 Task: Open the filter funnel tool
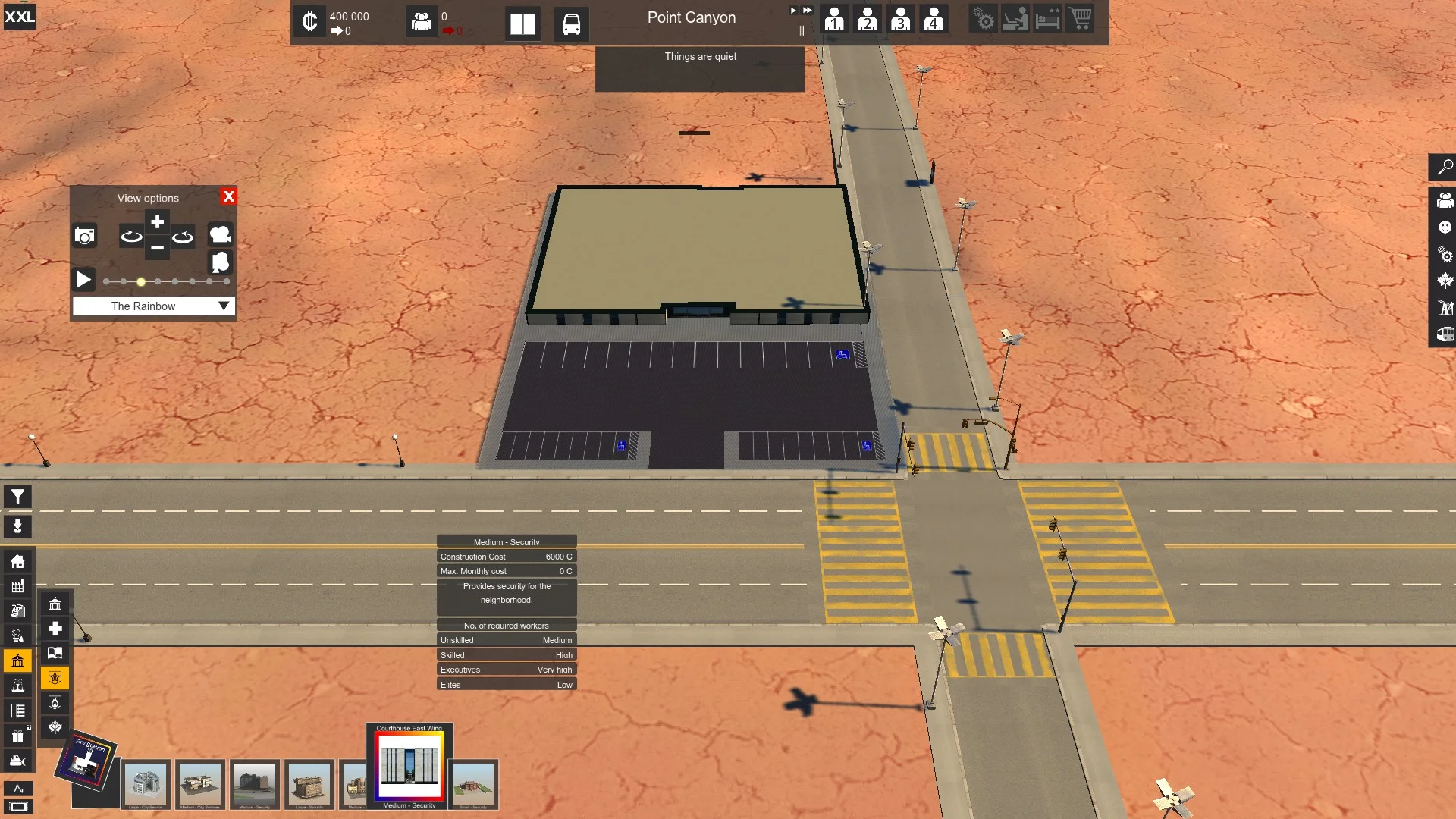17,497
